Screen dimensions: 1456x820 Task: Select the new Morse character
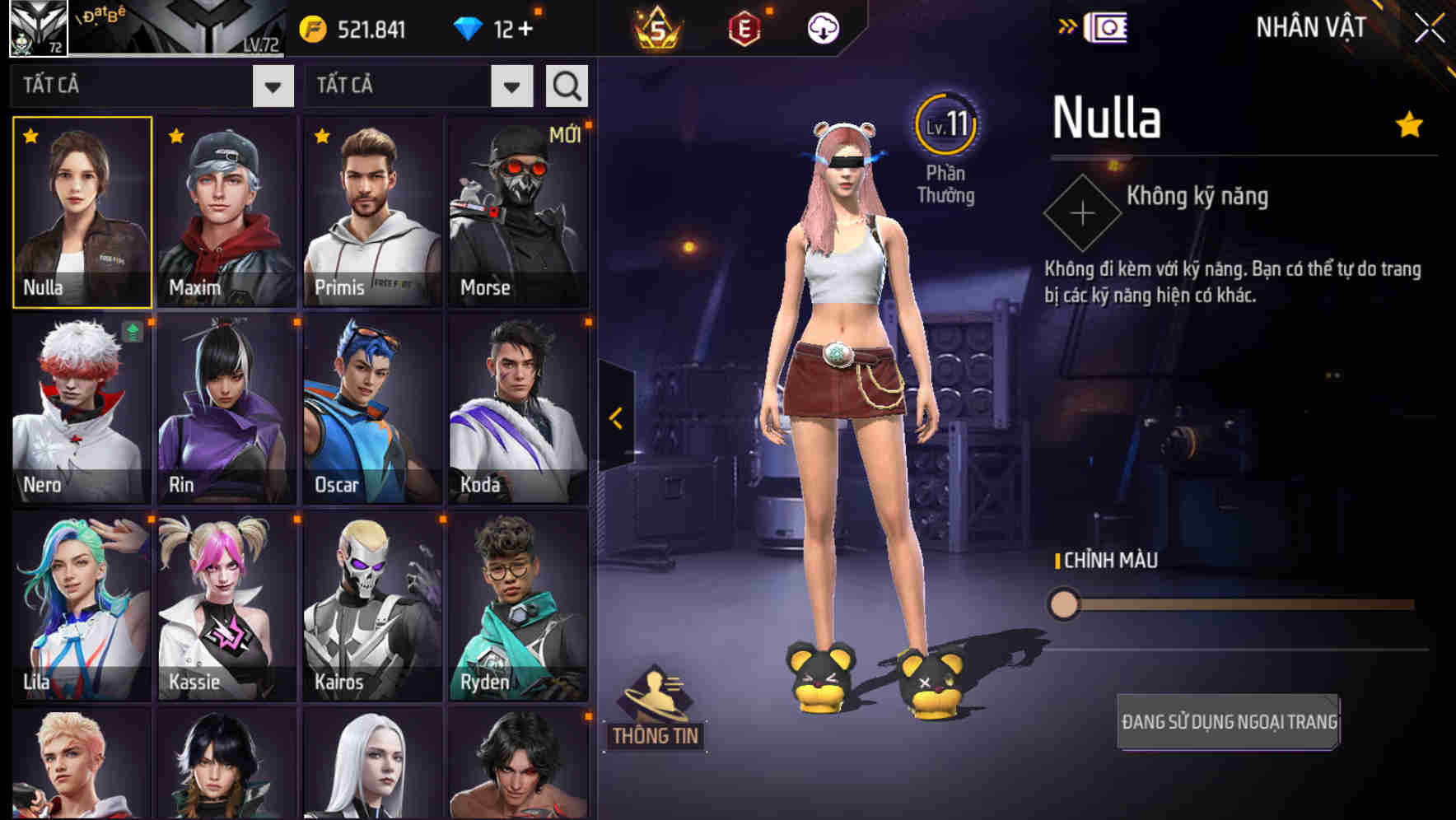519,212
